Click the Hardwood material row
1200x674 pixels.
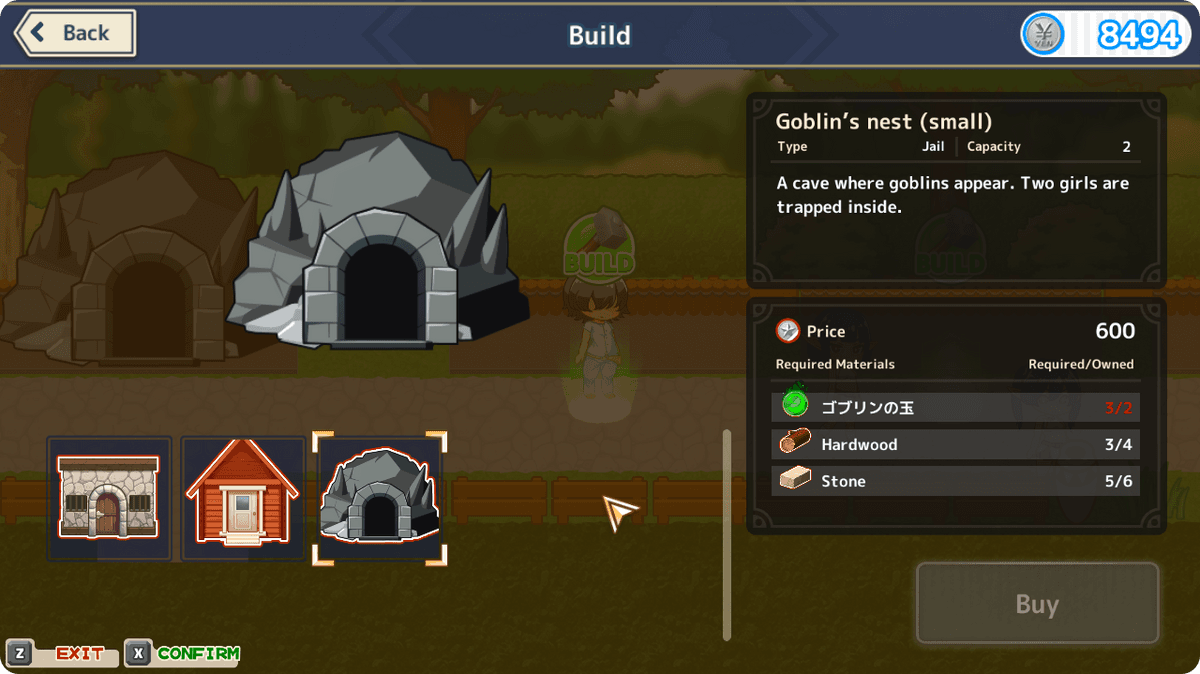(955, 444)
